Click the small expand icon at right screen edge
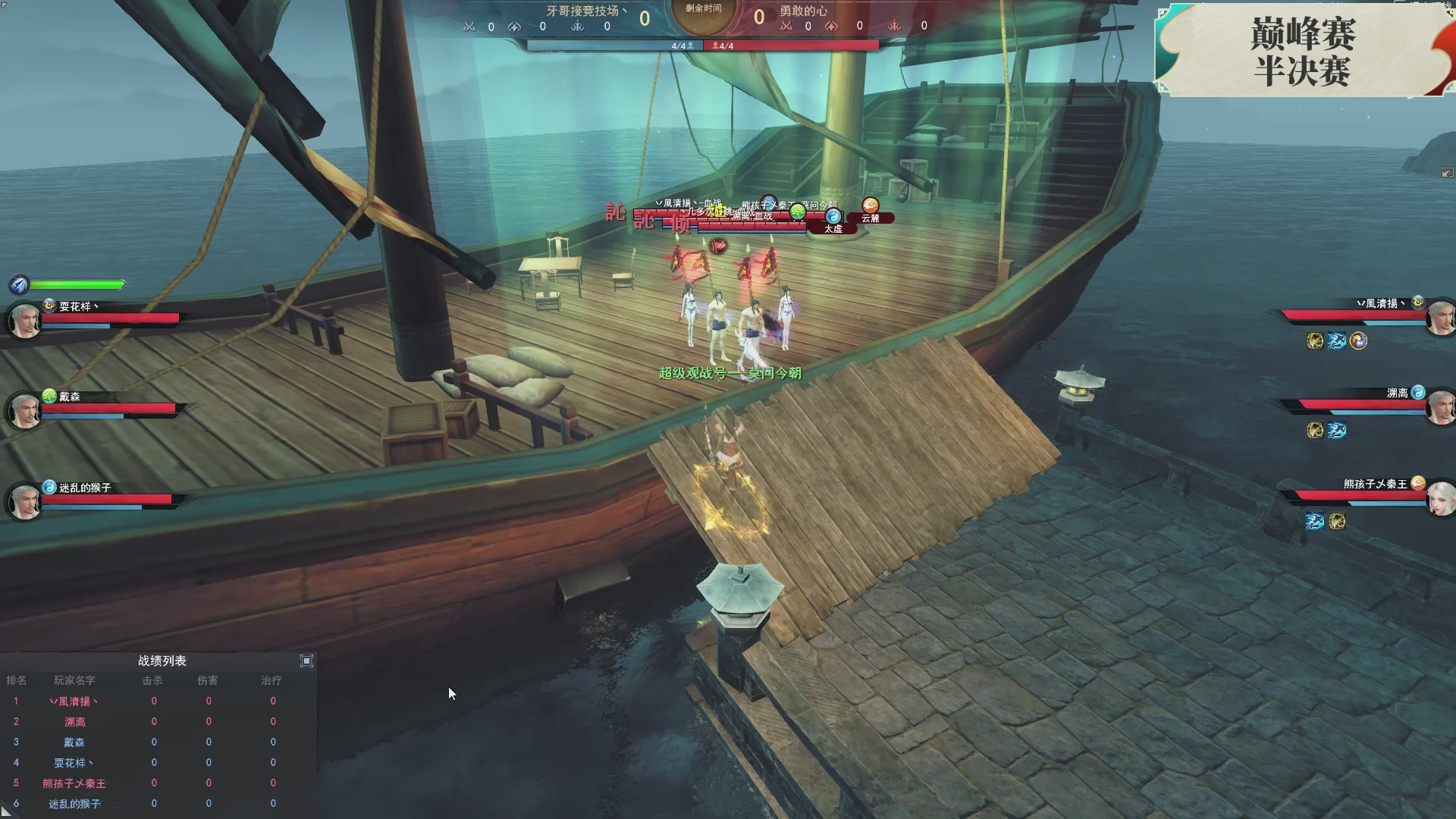This screenshot has width=1456, height=819. click(1447, 173)
